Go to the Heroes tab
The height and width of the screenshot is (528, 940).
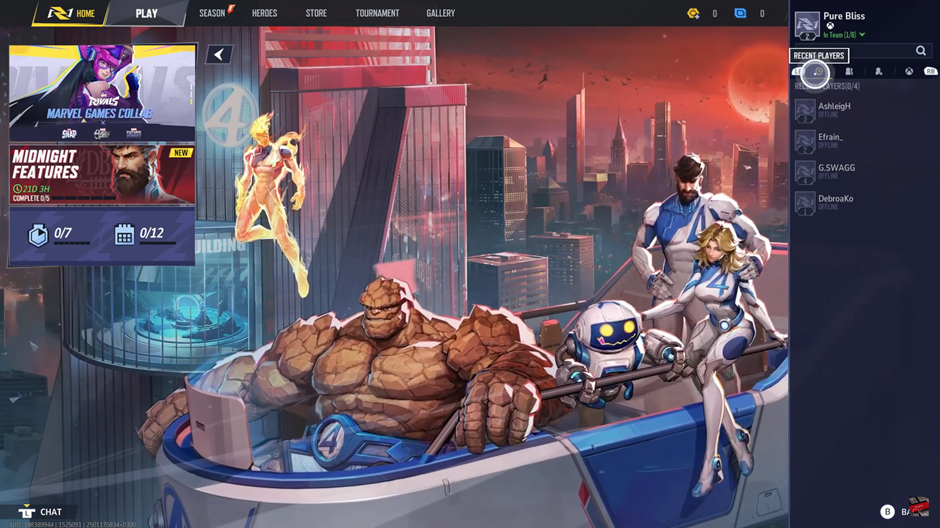[265, 14]
